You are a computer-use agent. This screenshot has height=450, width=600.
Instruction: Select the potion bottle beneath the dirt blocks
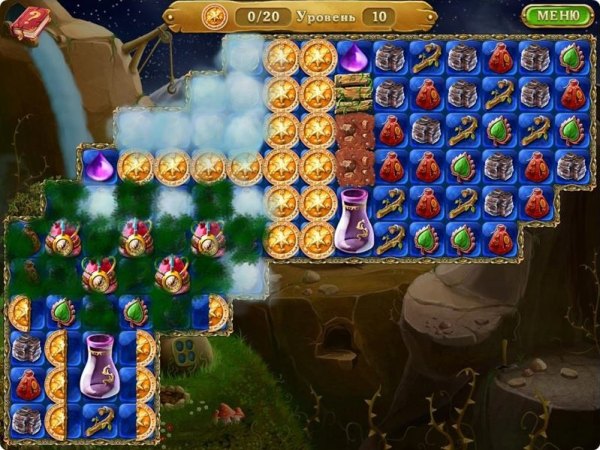(353, 218)
